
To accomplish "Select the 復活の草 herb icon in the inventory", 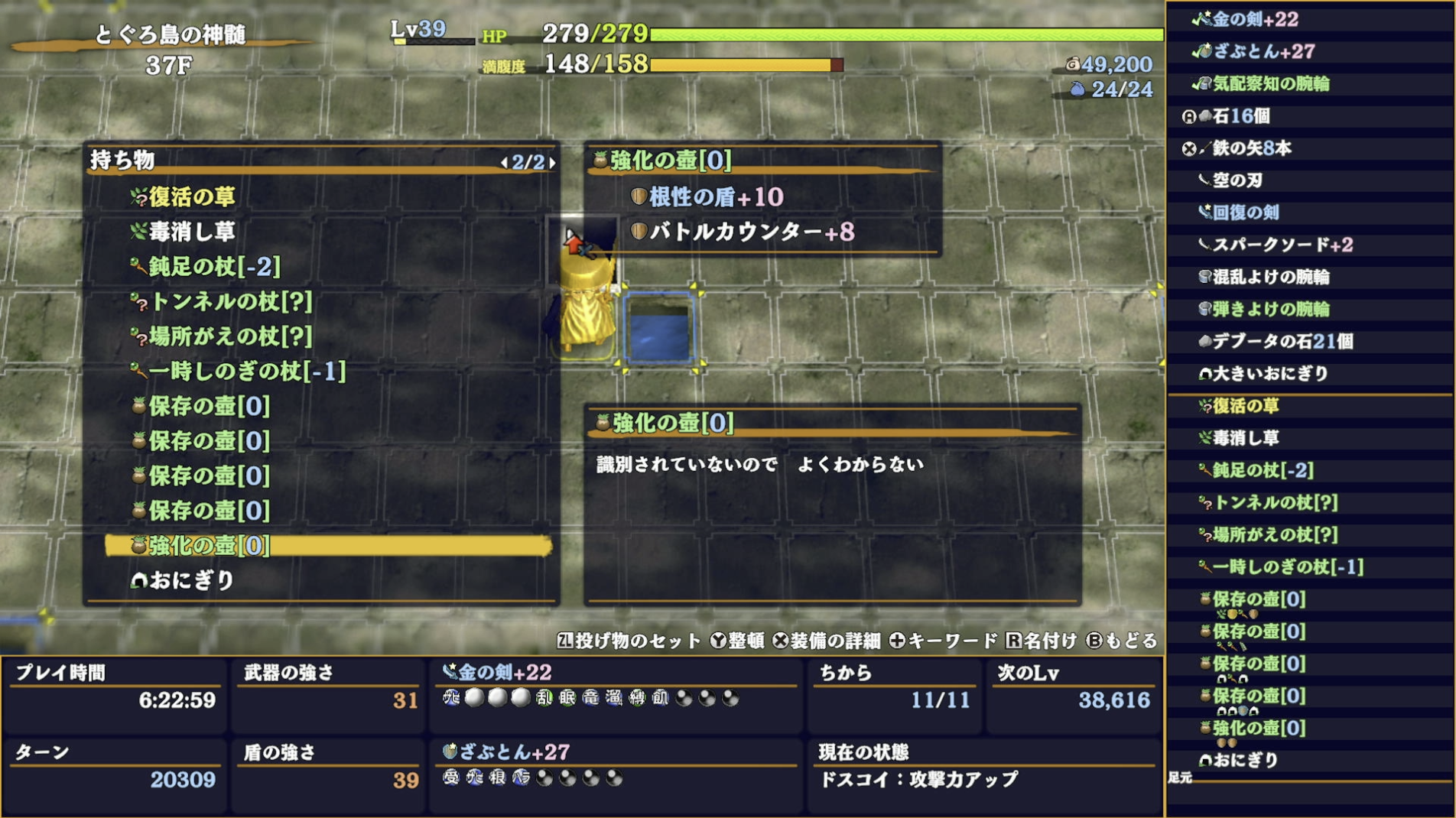I will coord(140,196).
